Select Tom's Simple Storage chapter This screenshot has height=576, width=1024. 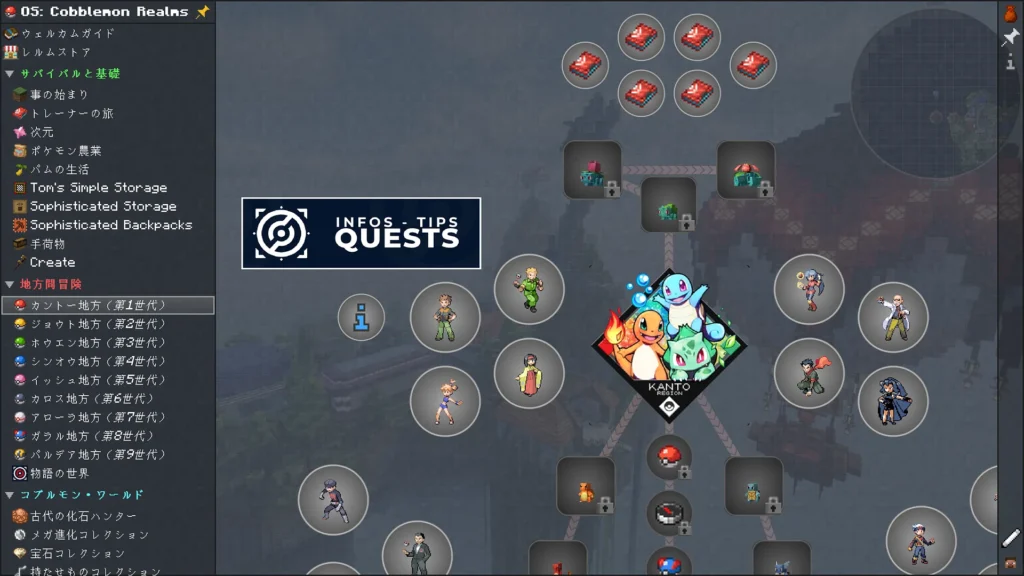98,187
